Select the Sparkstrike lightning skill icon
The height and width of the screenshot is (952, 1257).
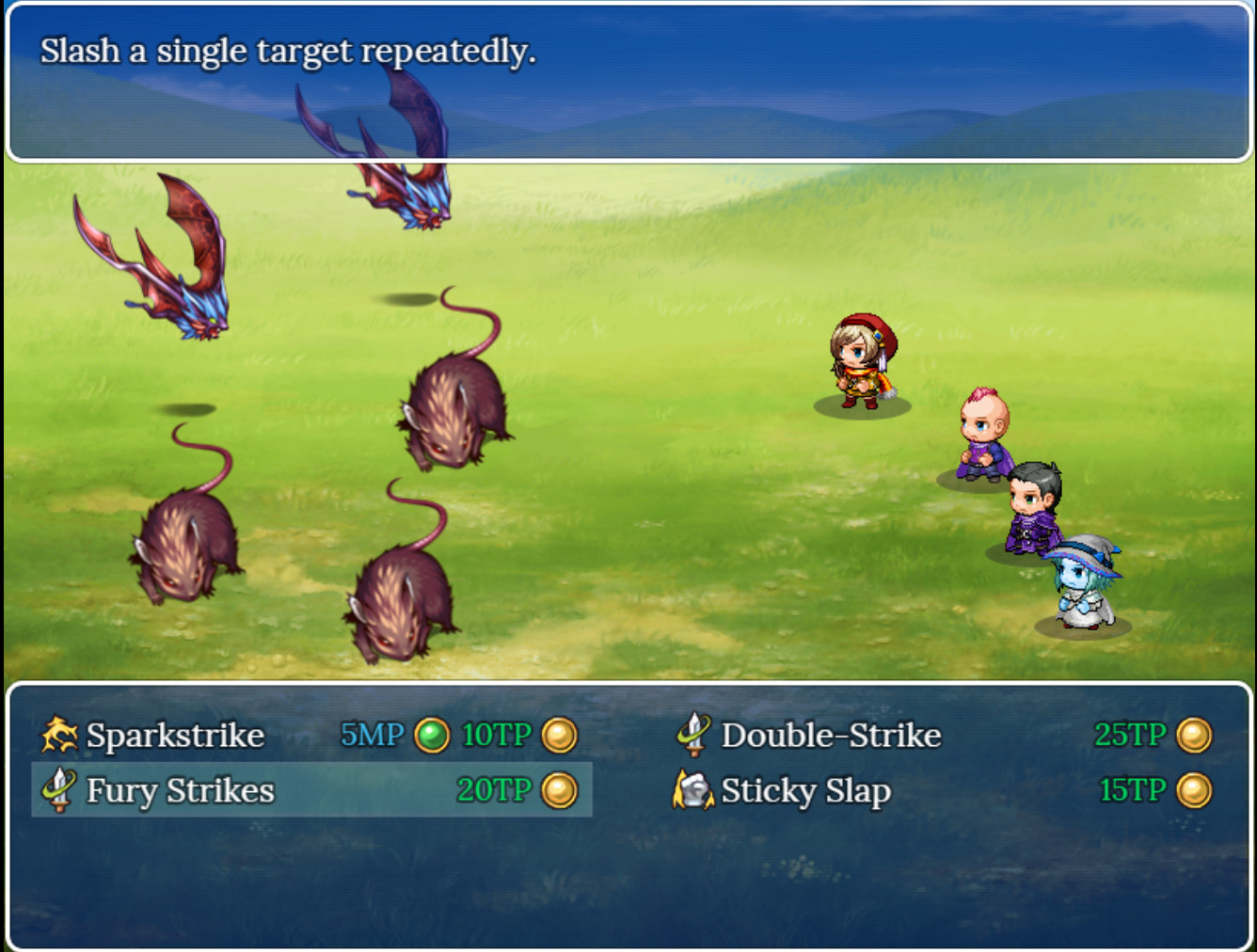[58, 735]
